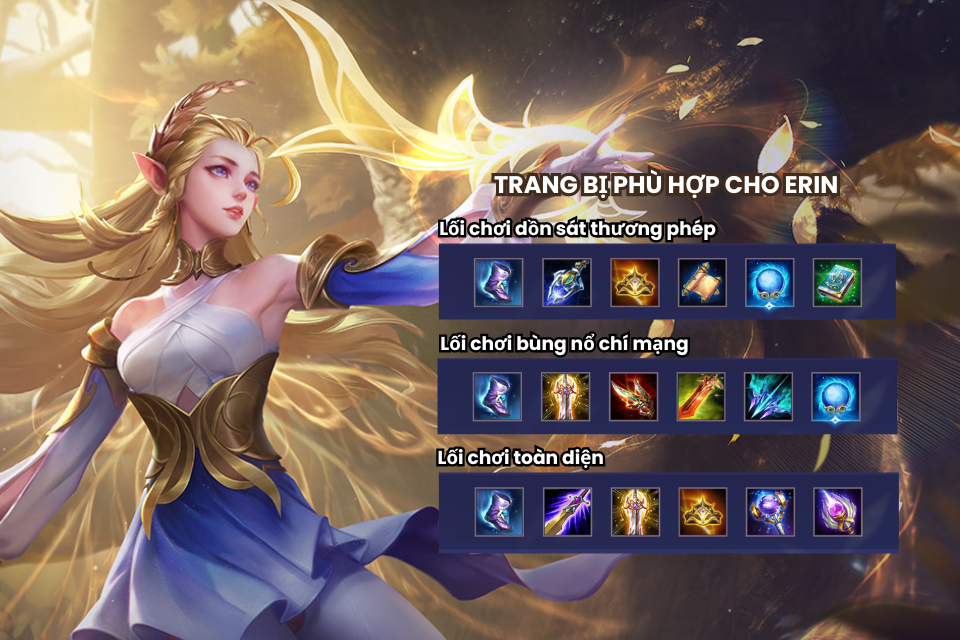Screen dimensions: 960x640
Task: Choose the blue orb in the critical build
Action: [838, 397]
